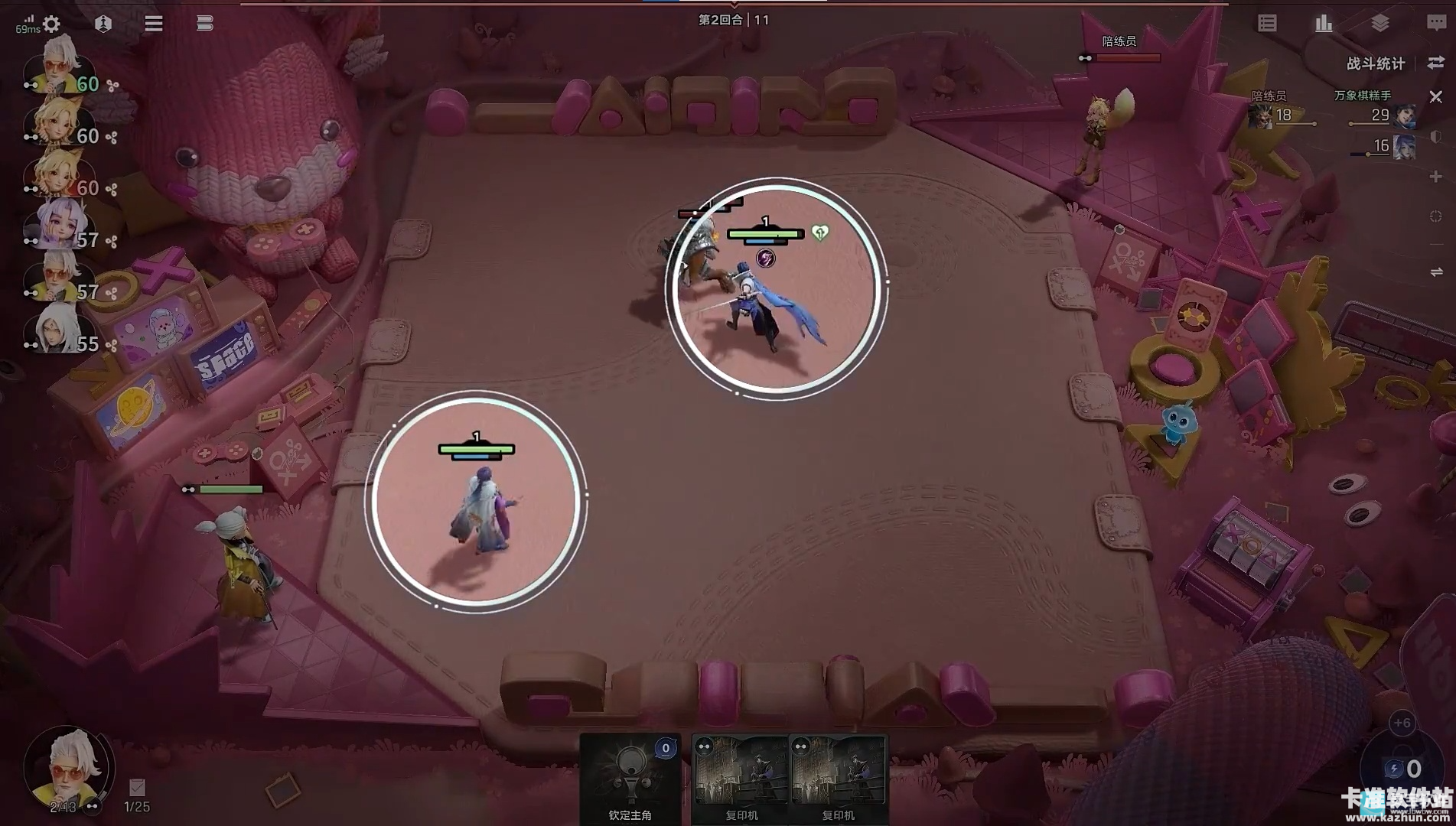The image size is (1456, 826).
Task: Select the crosshair target filter
Action: pyautogui.click(x=1435, y=216)
